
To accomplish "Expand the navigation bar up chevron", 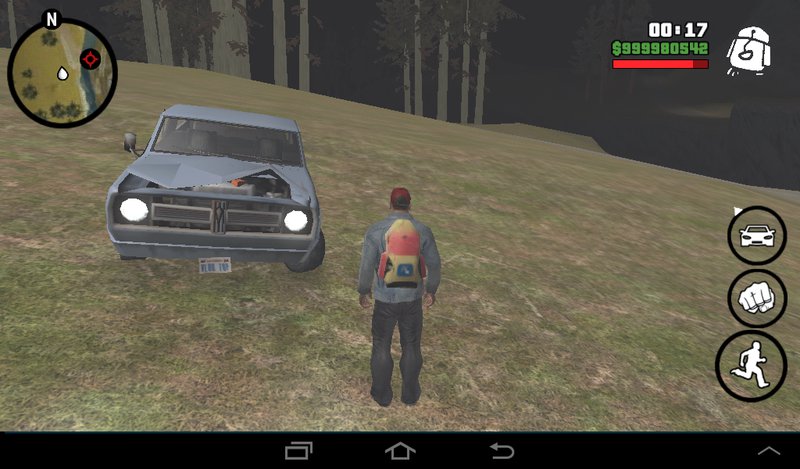I will 769,452.
